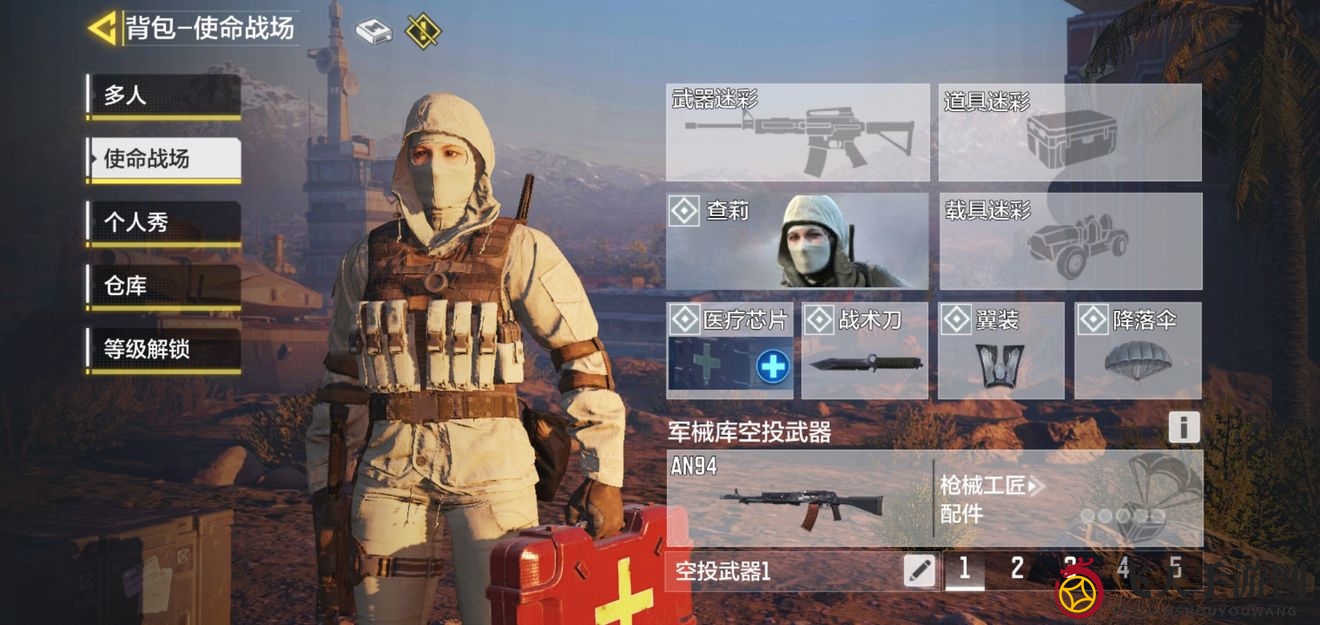The width and height of the screenshot is (1320, 625).
Task: Open the 武器迷彩 weapon camo panel
Action: [x=797, y=132]
